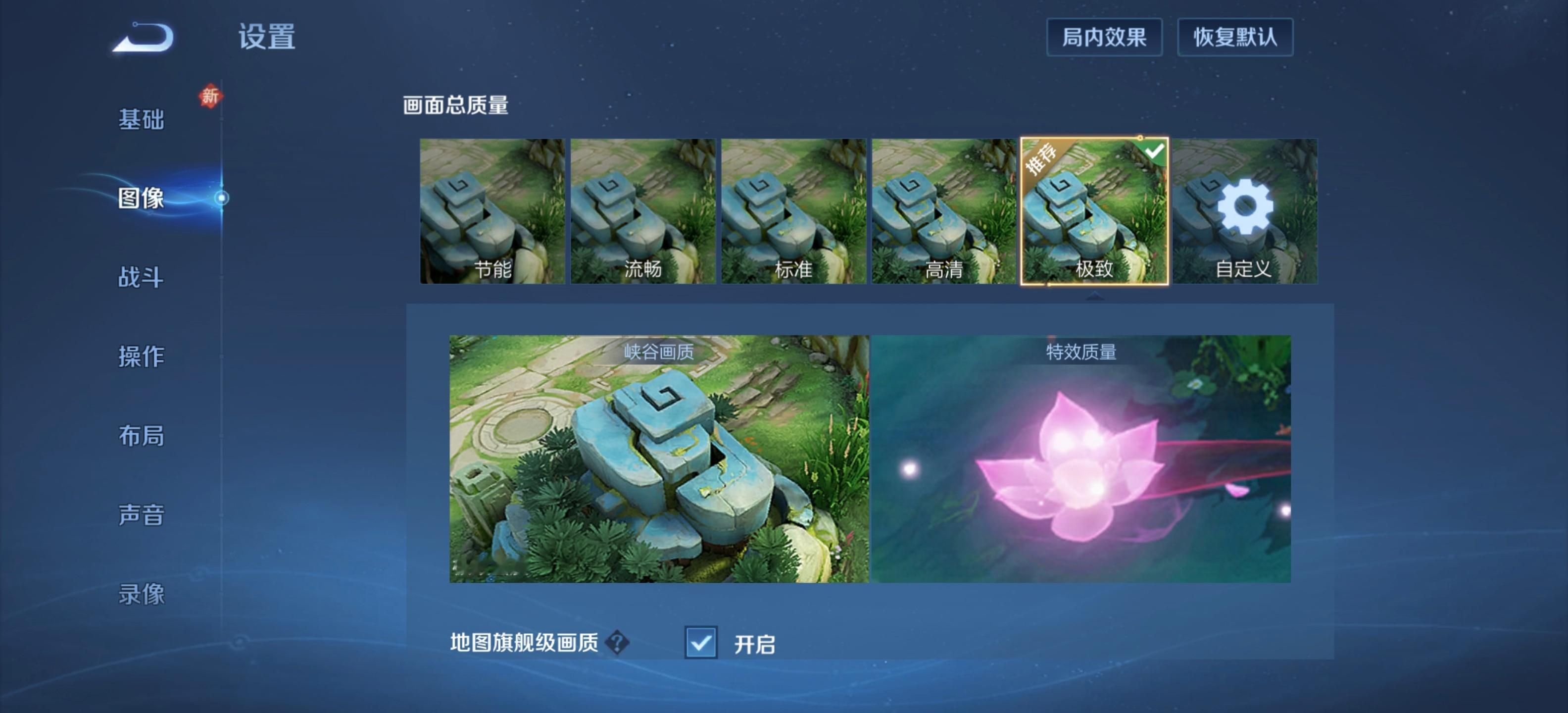This screenshot has height=713, width=1568.
Task: Click 恢复默认 to restore defaults
Action: coord(1236,38)
